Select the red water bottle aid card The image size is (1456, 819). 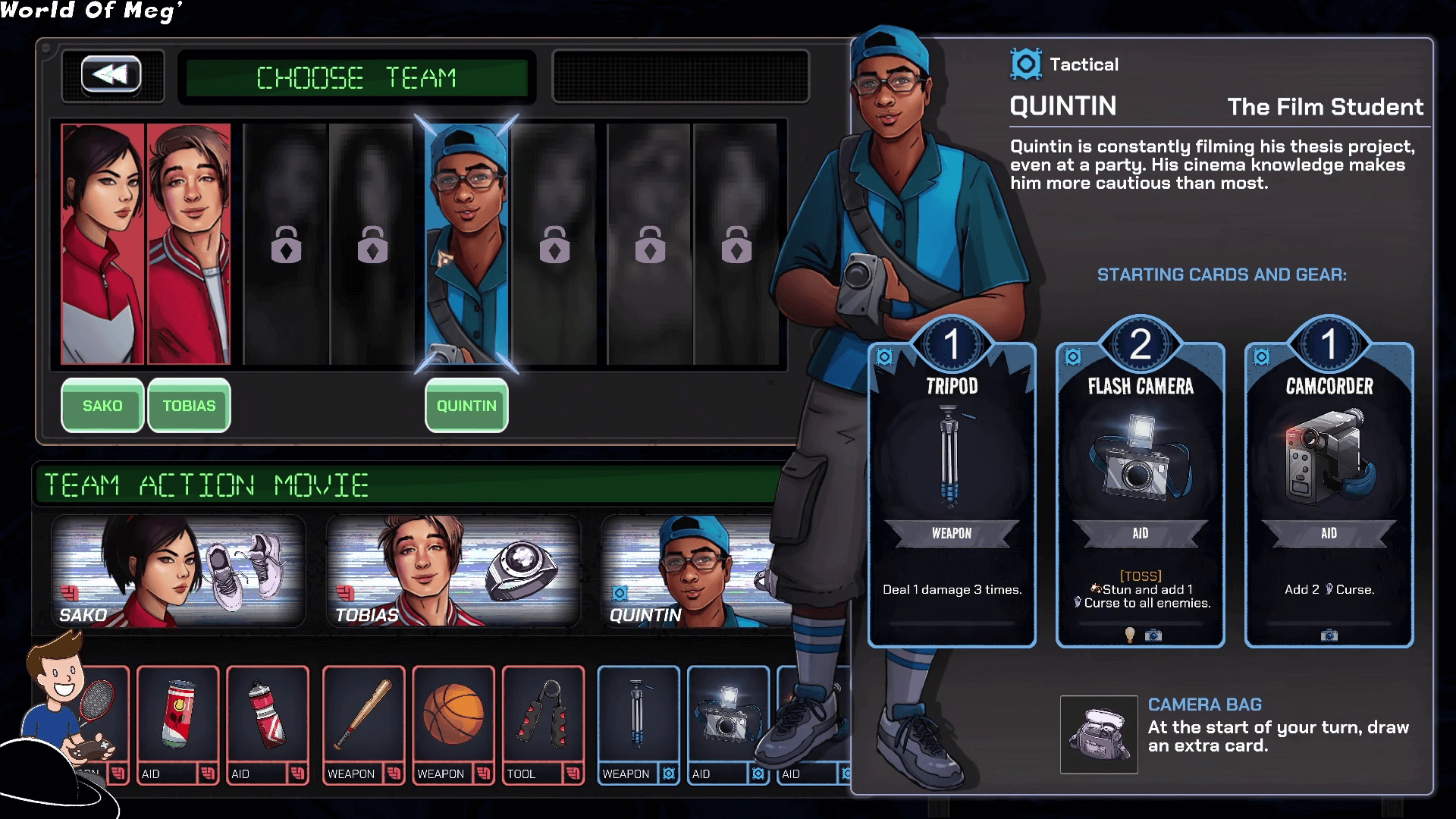pyautogui.click(x=268, y=724)
